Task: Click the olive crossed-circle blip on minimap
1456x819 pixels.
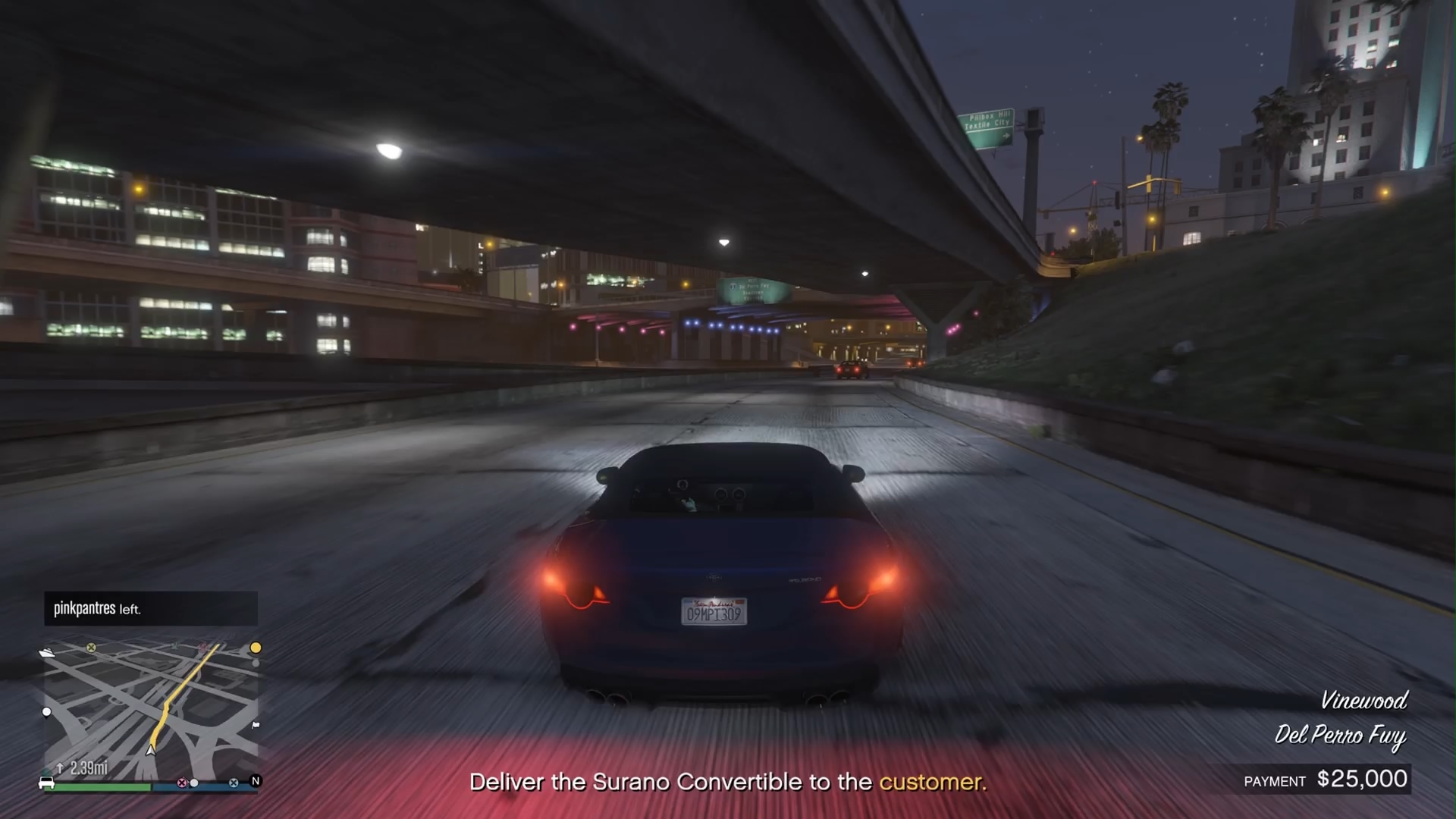Action: pyautogui.click(x=91, y=648)
